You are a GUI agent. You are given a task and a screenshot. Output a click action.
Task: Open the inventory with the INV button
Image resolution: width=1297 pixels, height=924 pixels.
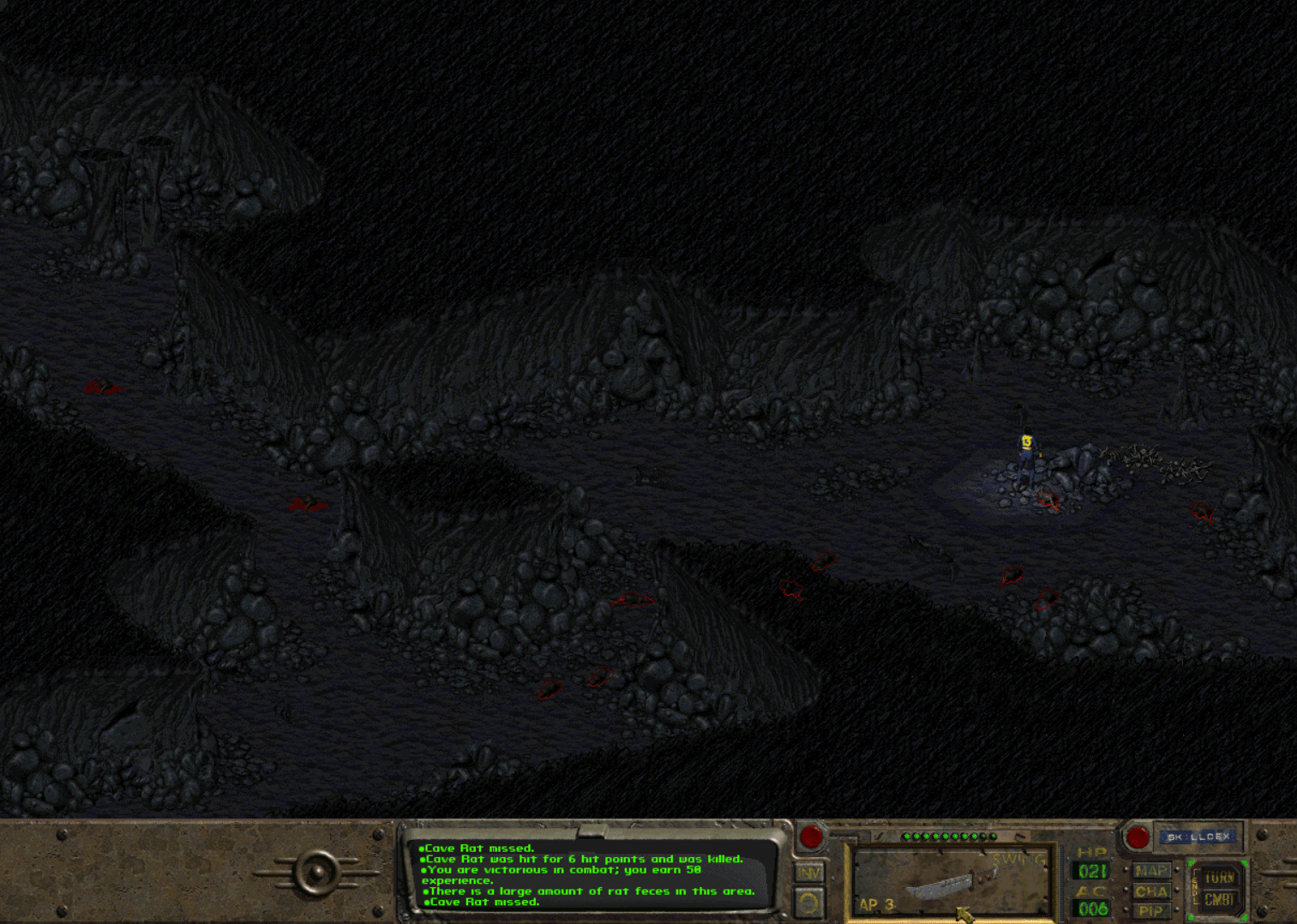[810, 873]
